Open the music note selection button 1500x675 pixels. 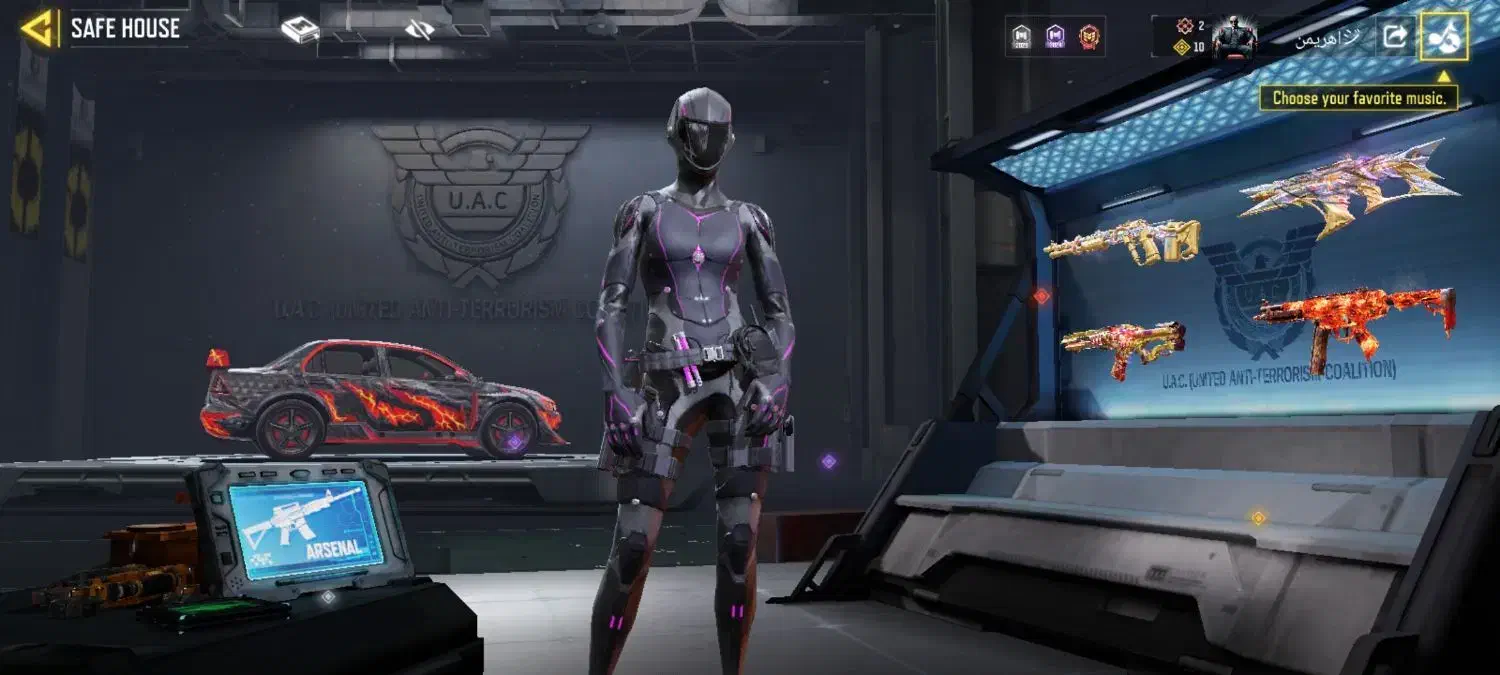click(x=1443, y=37)
